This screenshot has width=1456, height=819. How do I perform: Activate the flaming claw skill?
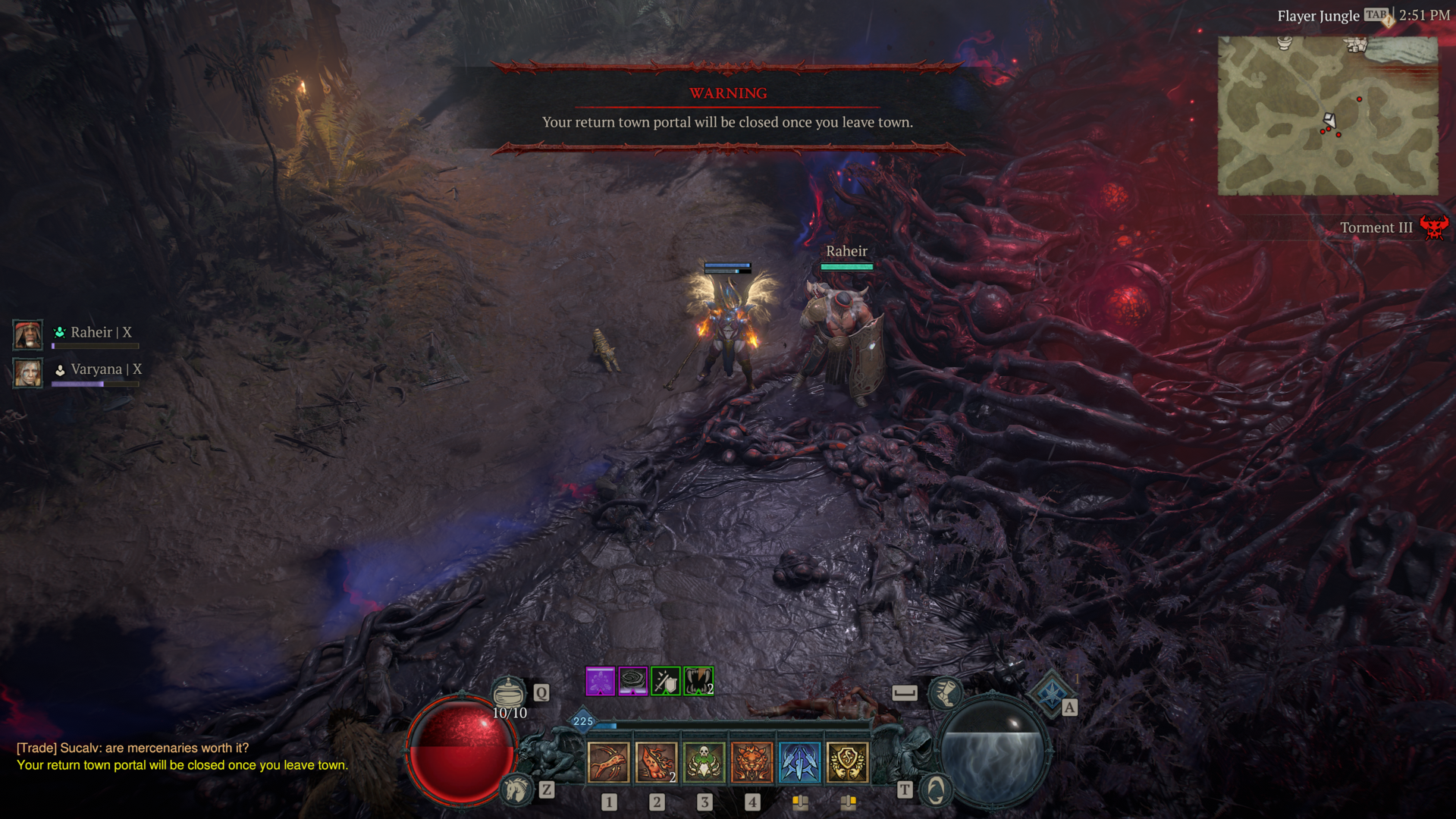click(656, 762)
